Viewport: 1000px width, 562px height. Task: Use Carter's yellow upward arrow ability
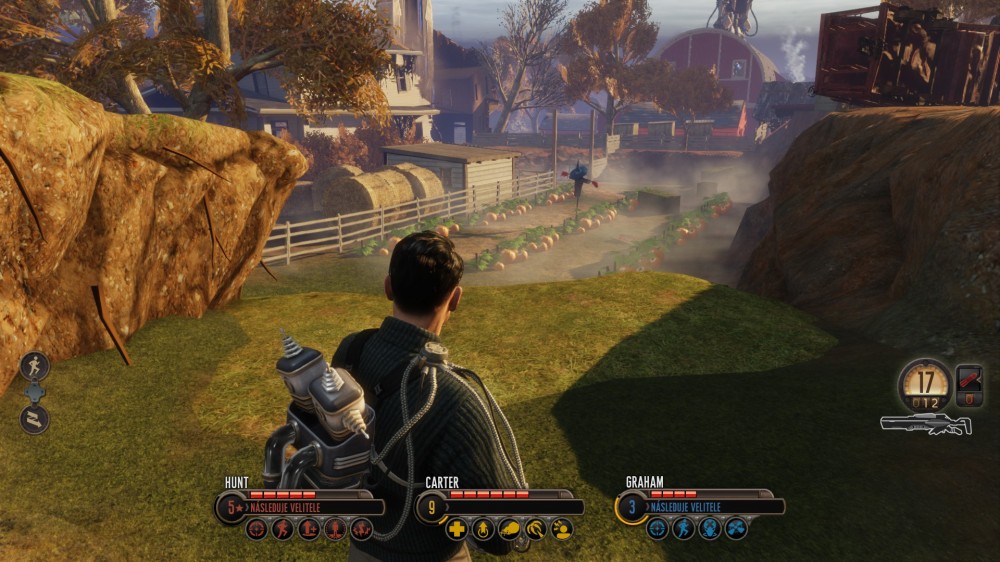point(483,529)
